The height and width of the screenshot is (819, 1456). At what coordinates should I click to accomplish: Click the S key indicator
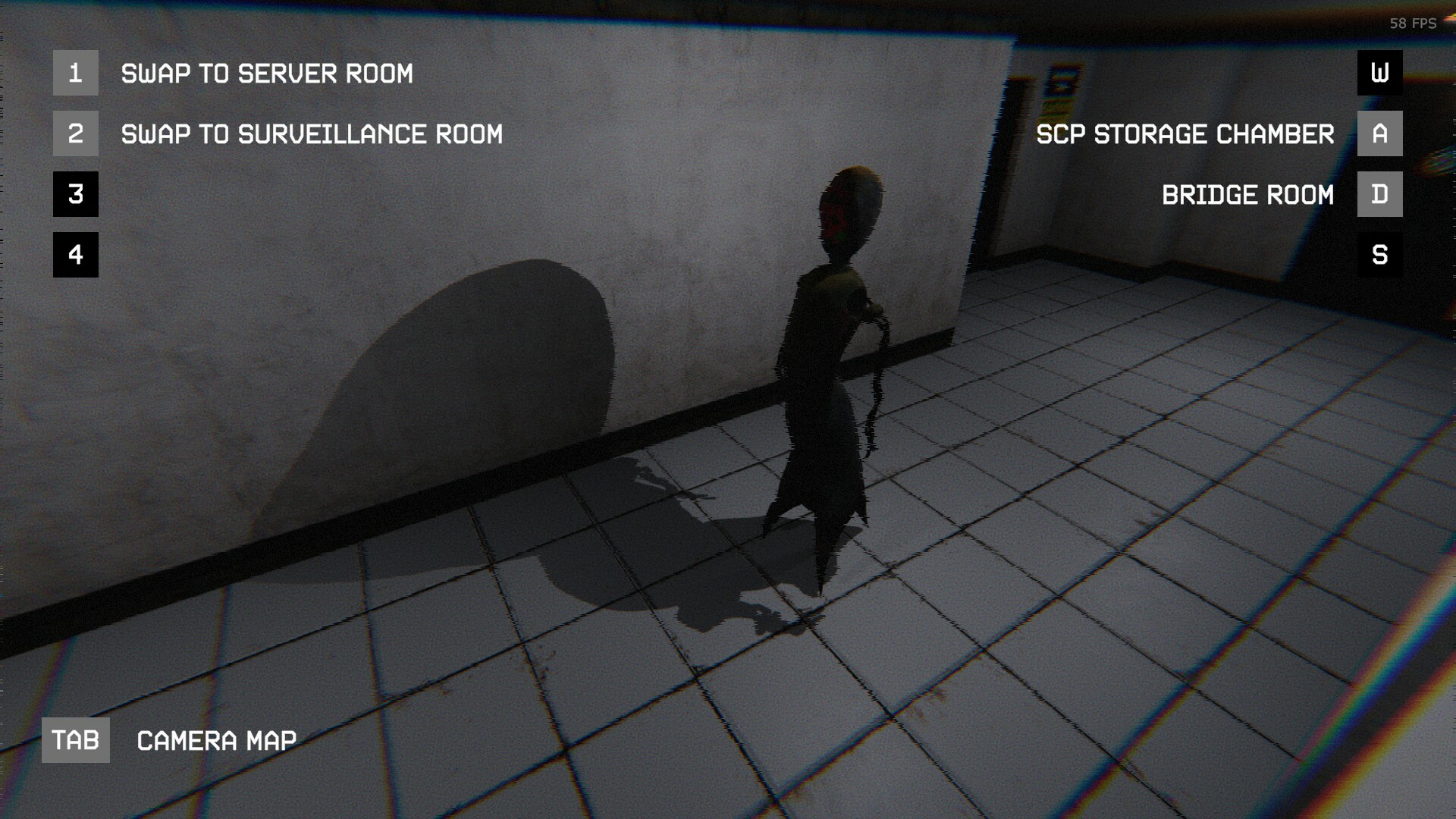[x=1379, y=256]
